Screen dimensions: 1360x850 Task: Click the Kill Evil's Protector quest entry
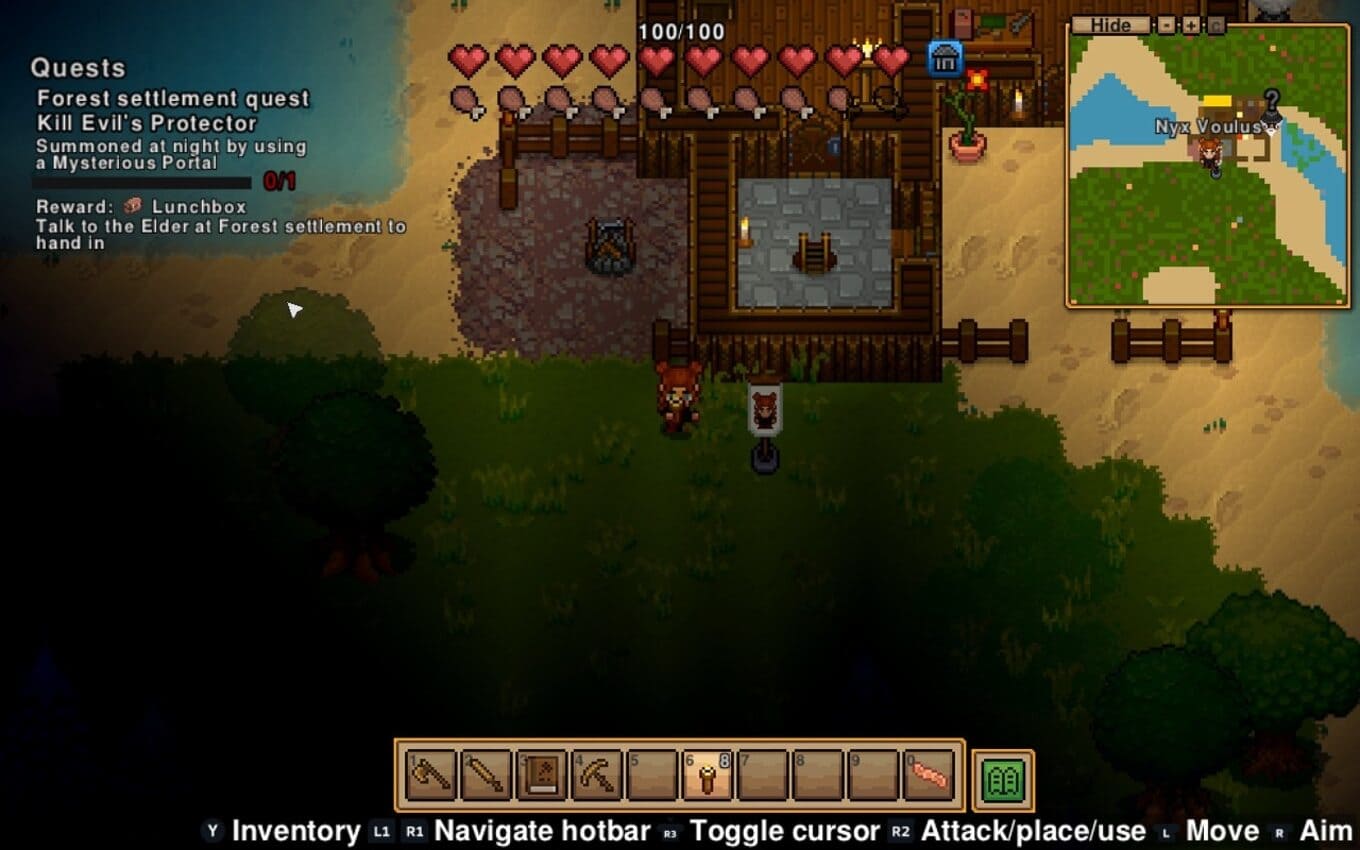click(x=147, y=123)
